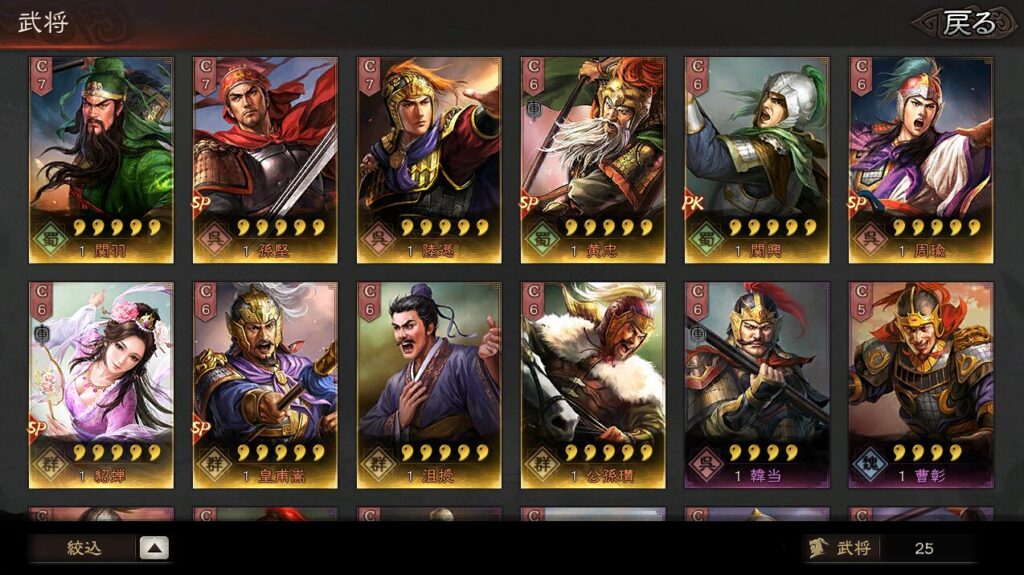This screenshot has width=1024, height=575.
Task: Open the 沮授 general card
Action: (429, 385)
